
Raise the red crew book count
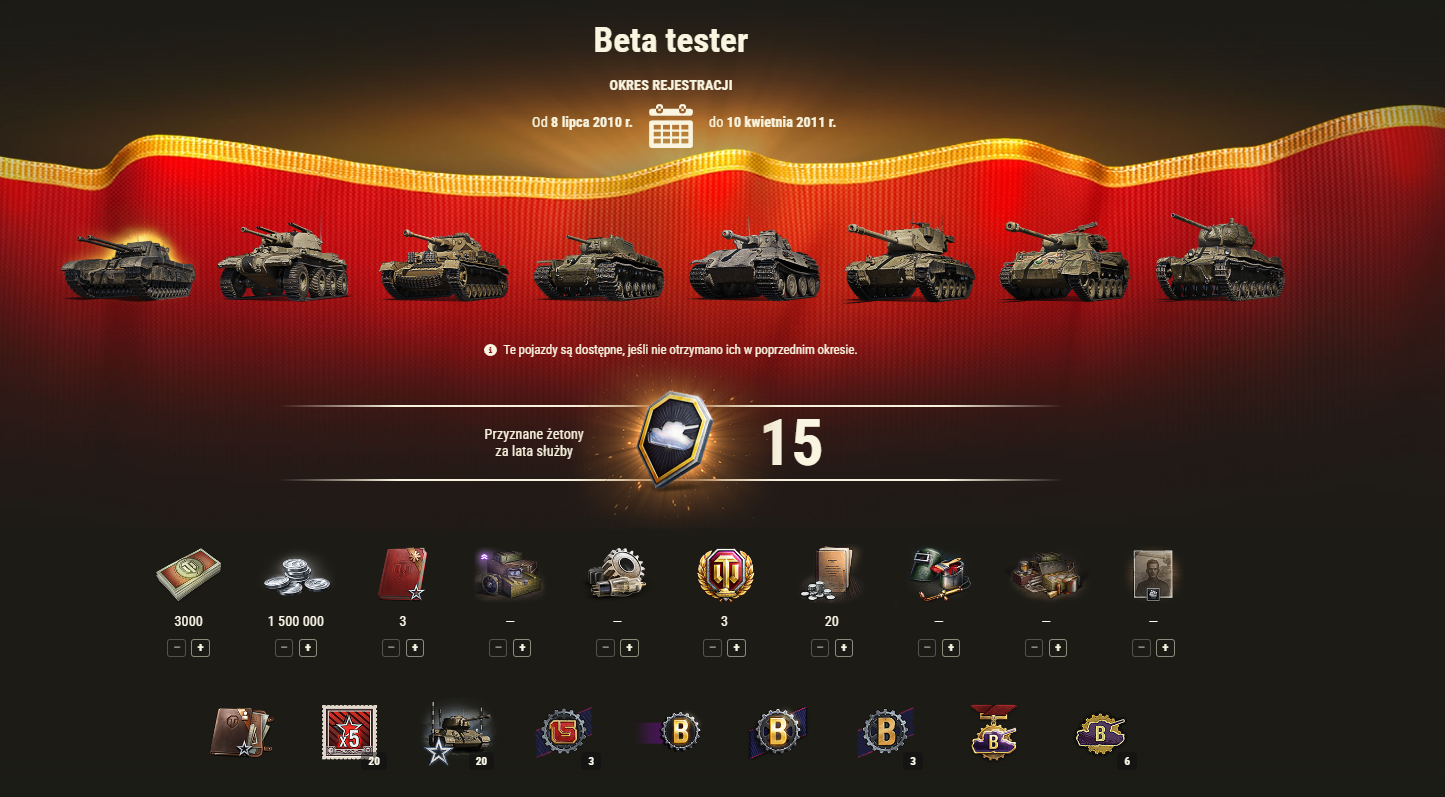(x=415, y=648)
